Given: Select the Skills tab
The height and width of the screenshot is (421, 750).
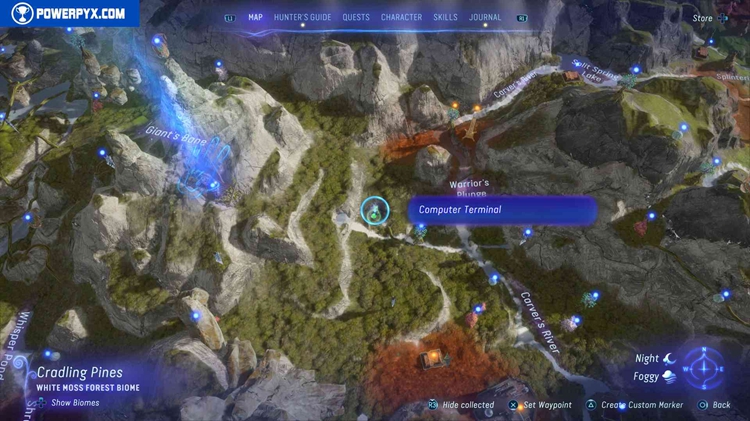Looking at the screenshot, I should [445, 17].
